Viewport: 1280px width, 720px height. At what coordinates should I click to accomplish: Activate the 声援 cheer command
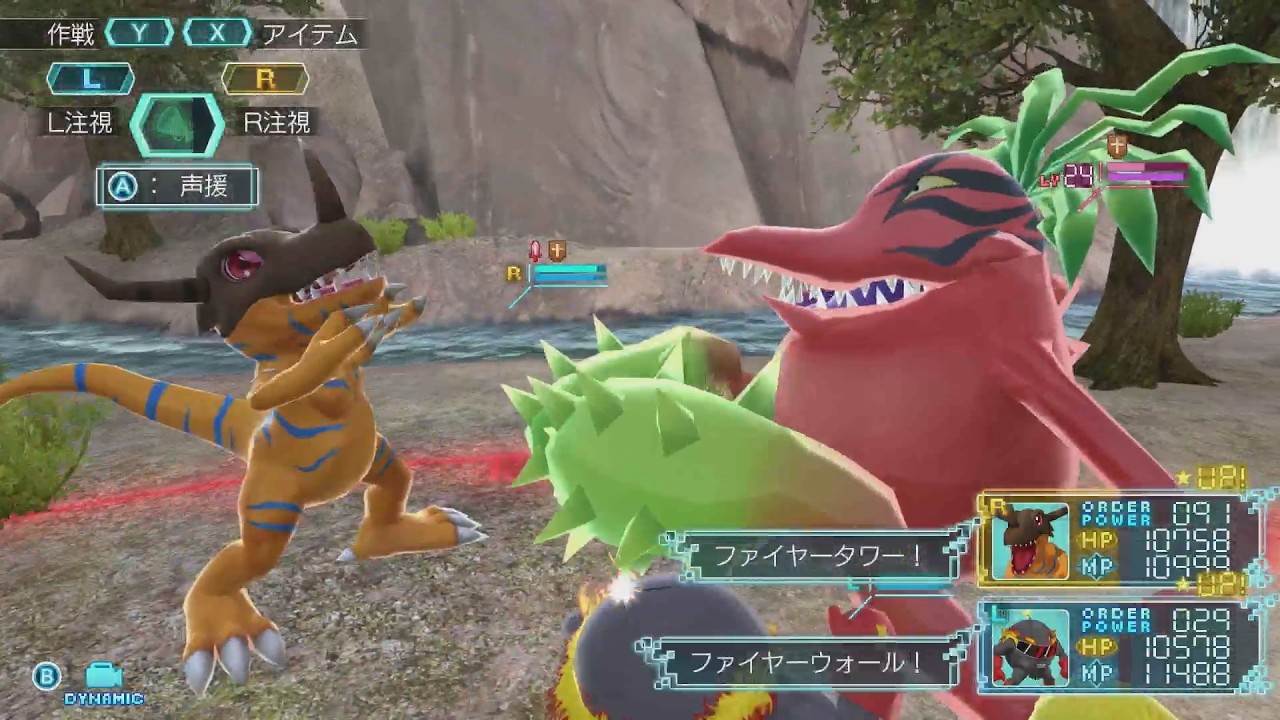[x=177, y=187]
